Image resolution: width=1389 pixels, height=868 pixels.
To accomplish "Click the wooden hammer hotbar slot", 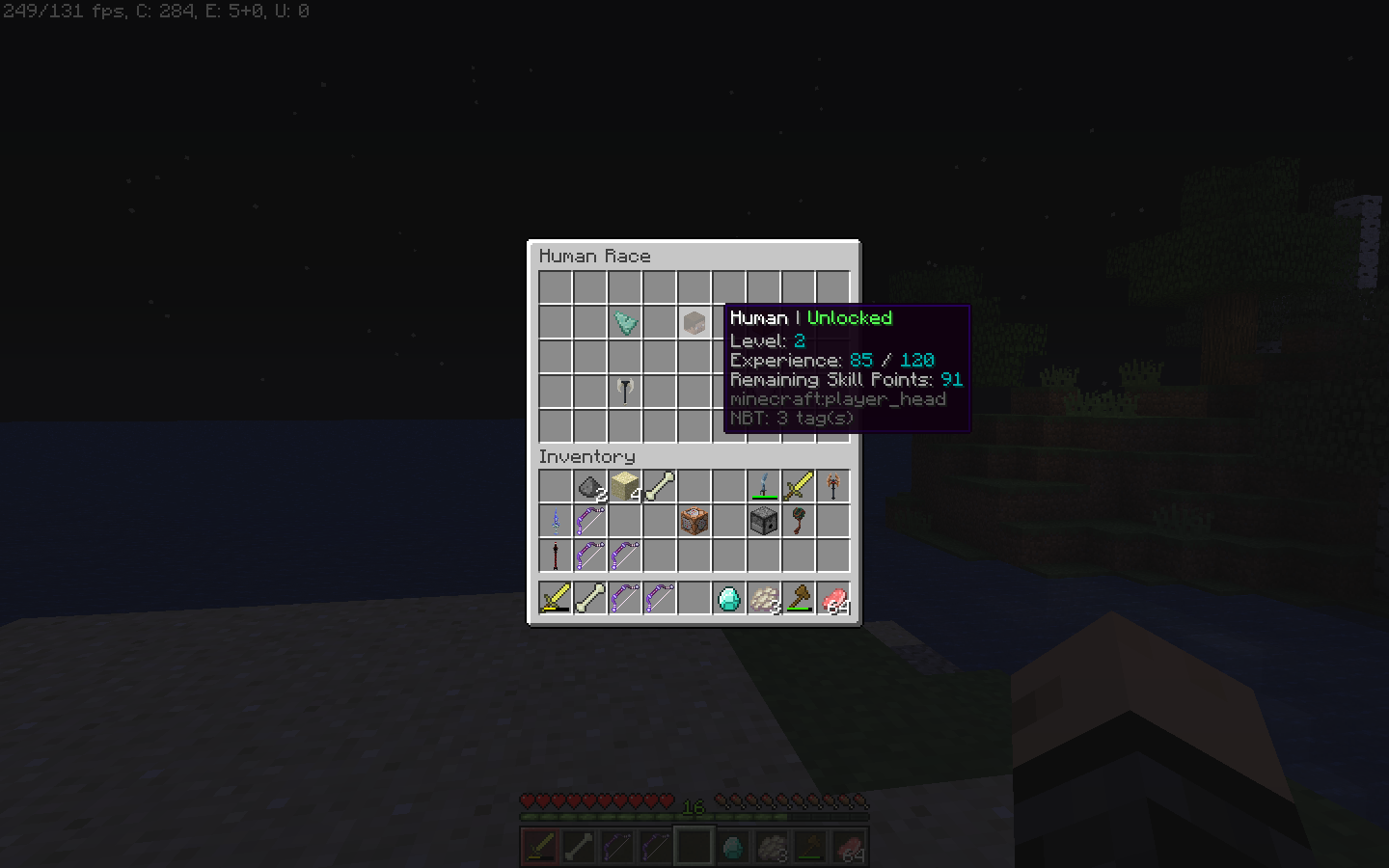I will point(798,599).
